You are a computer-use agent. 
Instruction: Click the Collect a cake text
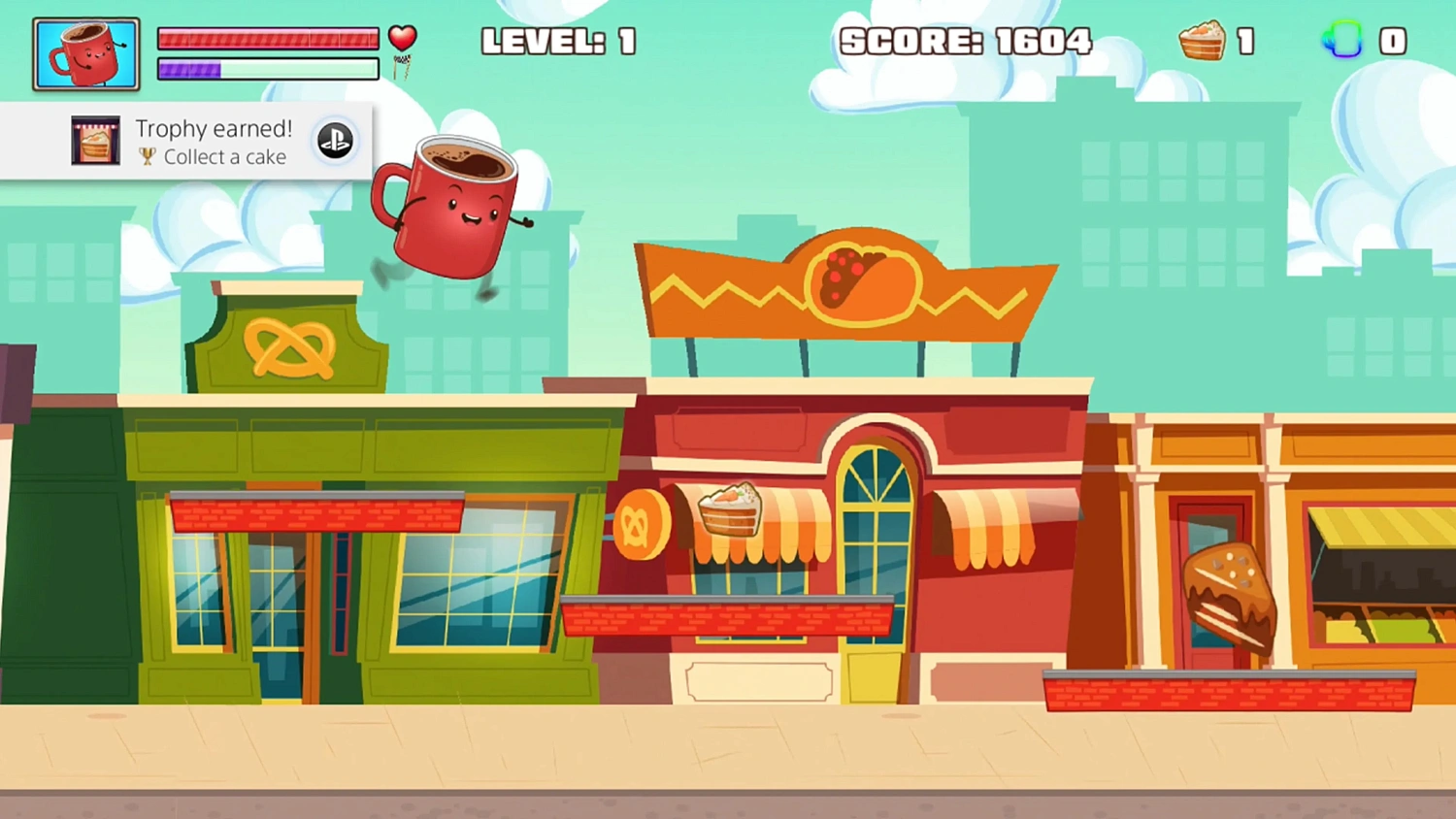225,157
